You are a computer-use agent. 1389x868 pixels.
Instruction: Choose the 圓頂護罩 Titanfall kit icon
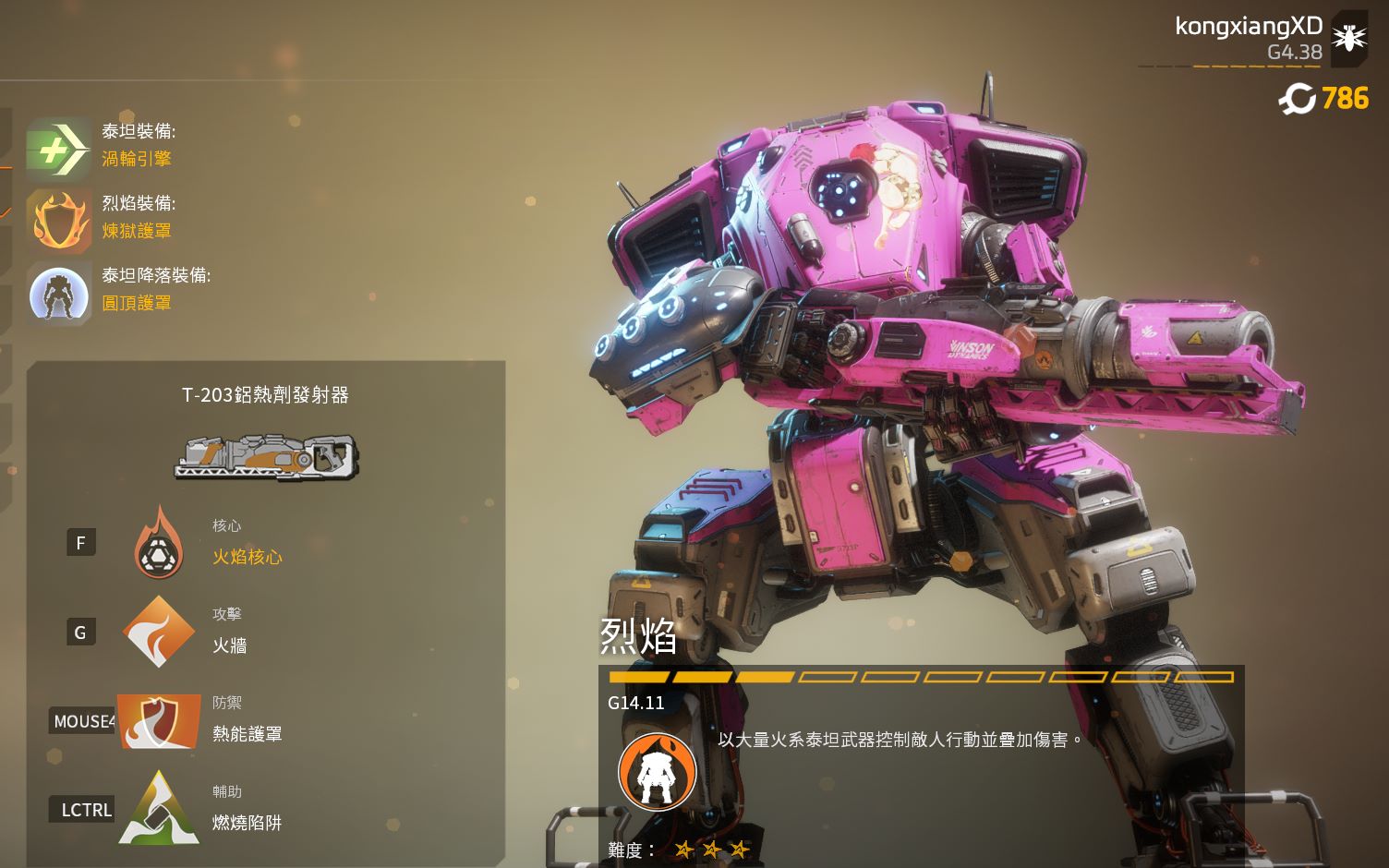59,294
